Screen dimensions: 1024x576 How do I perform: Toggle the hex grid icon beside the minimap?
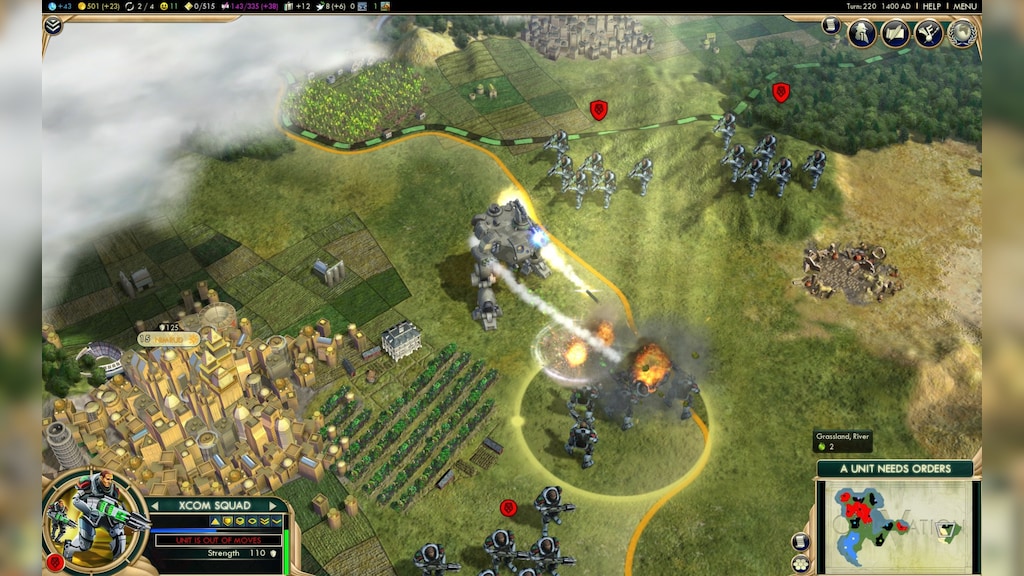click(x=800, y=563)
